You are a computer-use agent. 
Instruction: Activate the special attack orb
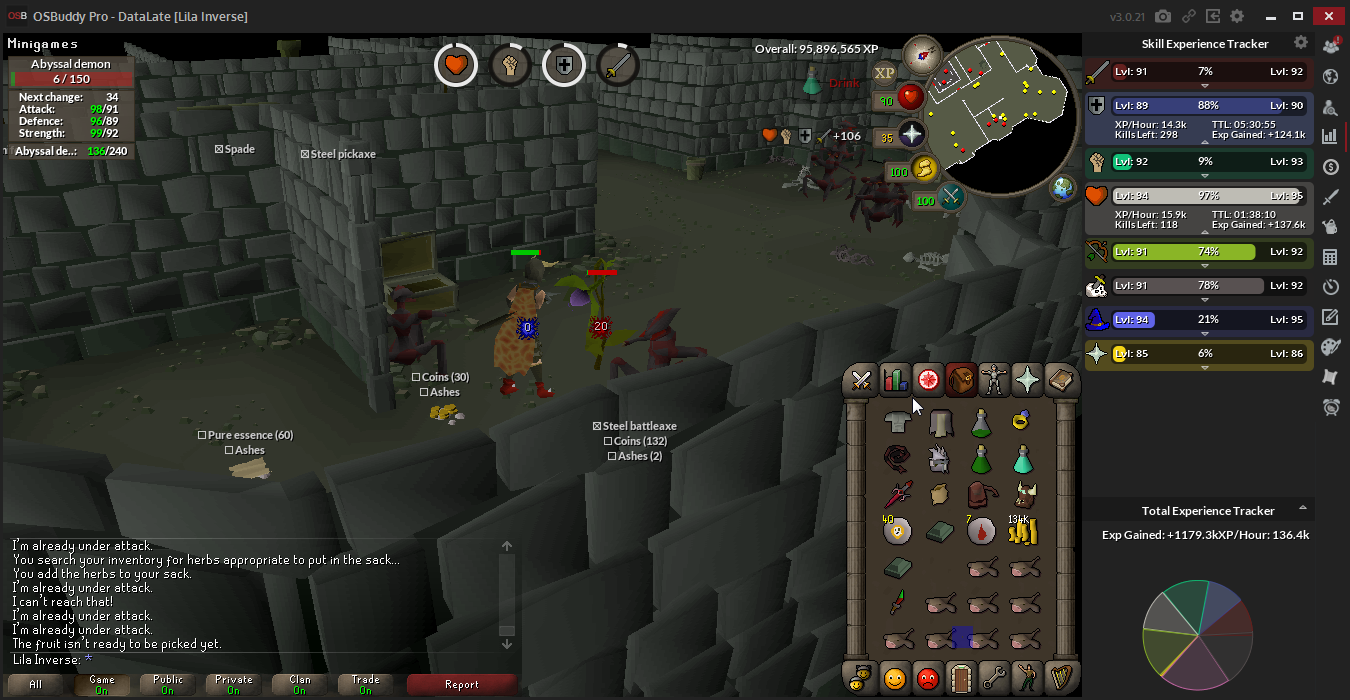(950, 196)
